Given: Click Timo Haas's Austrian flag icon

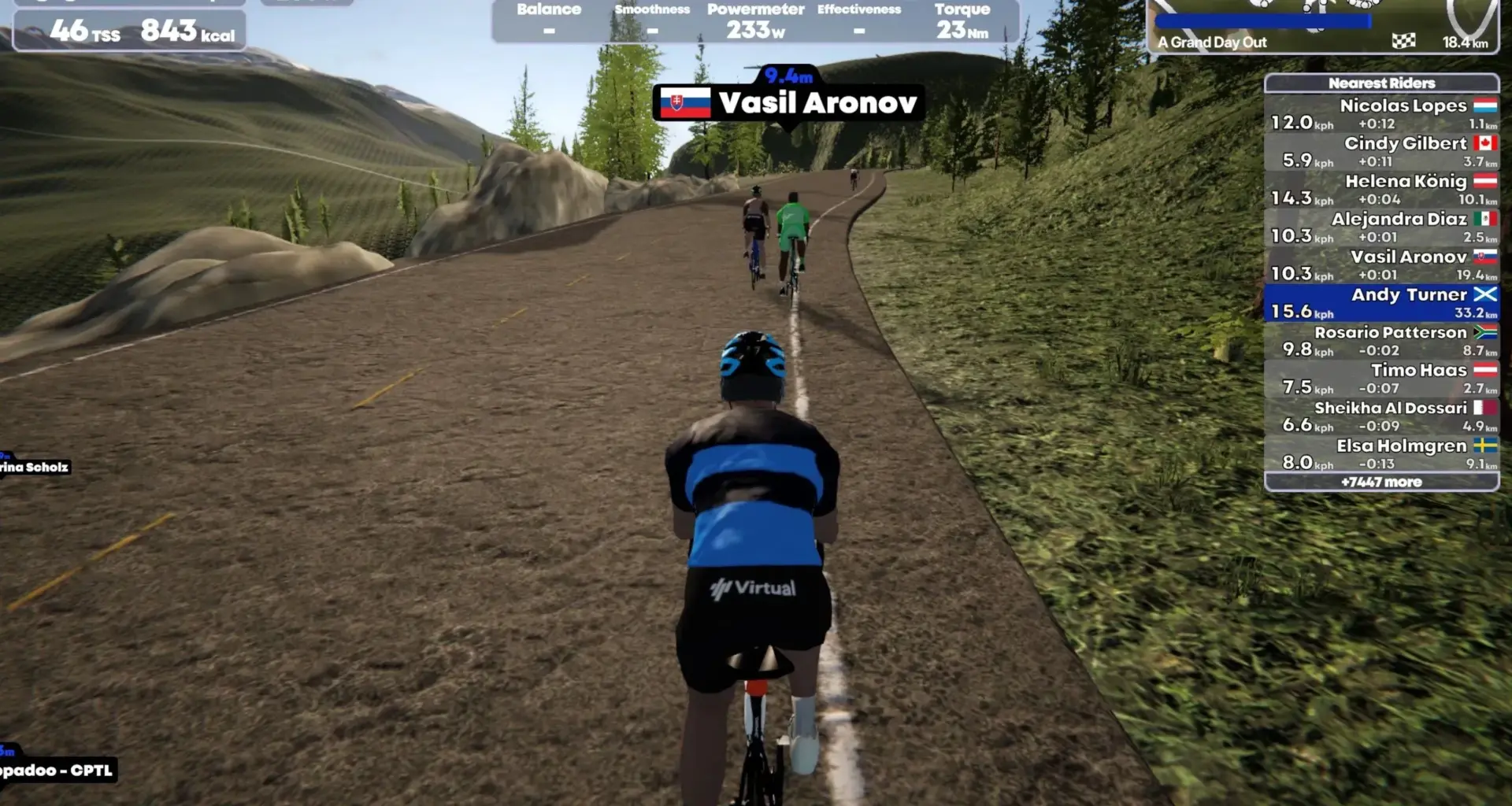Looking at the screenshot, I should [x=1484, y=370].
